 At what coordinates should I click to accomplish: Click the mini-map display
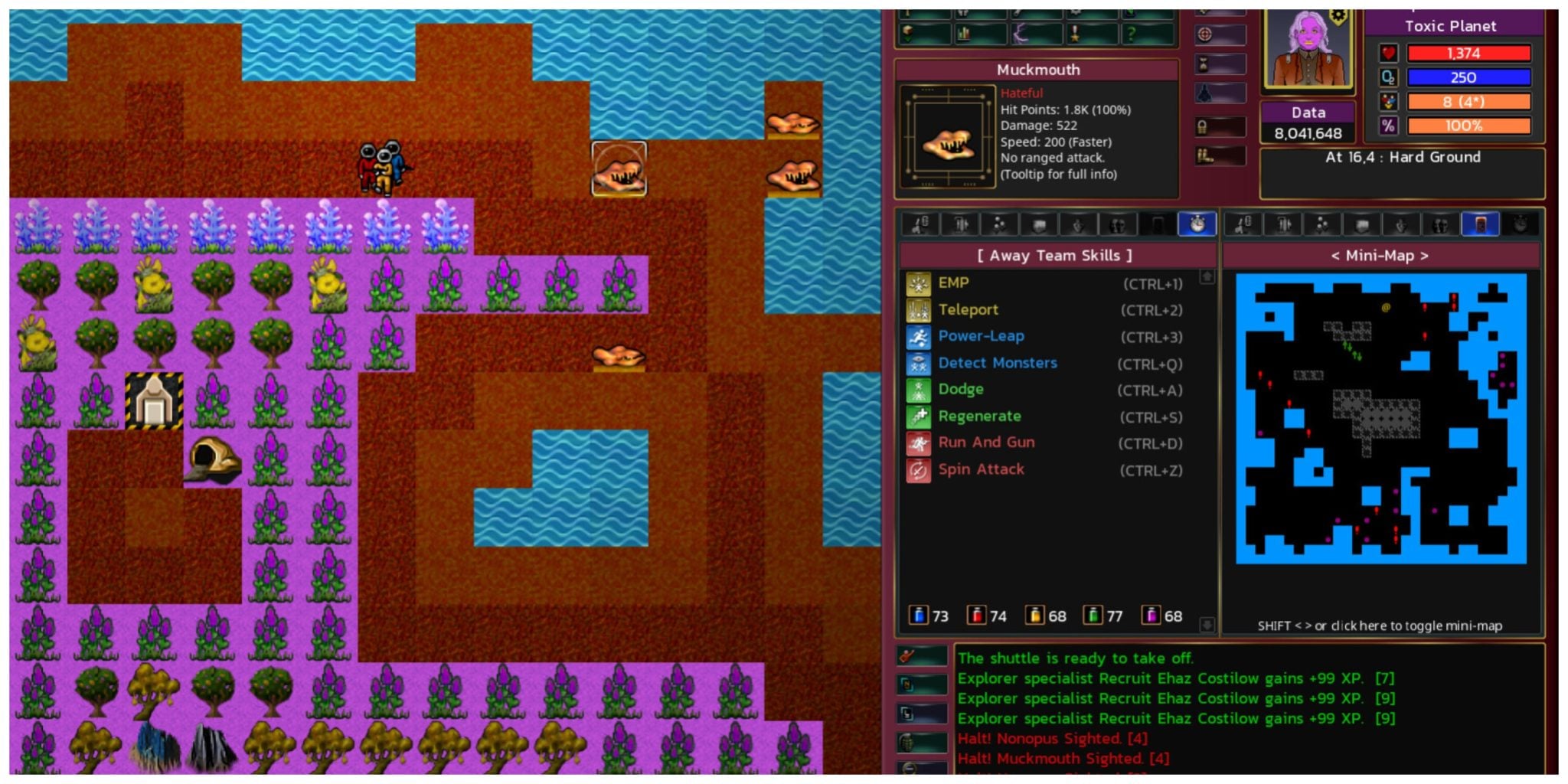[x=1380, y=418]
